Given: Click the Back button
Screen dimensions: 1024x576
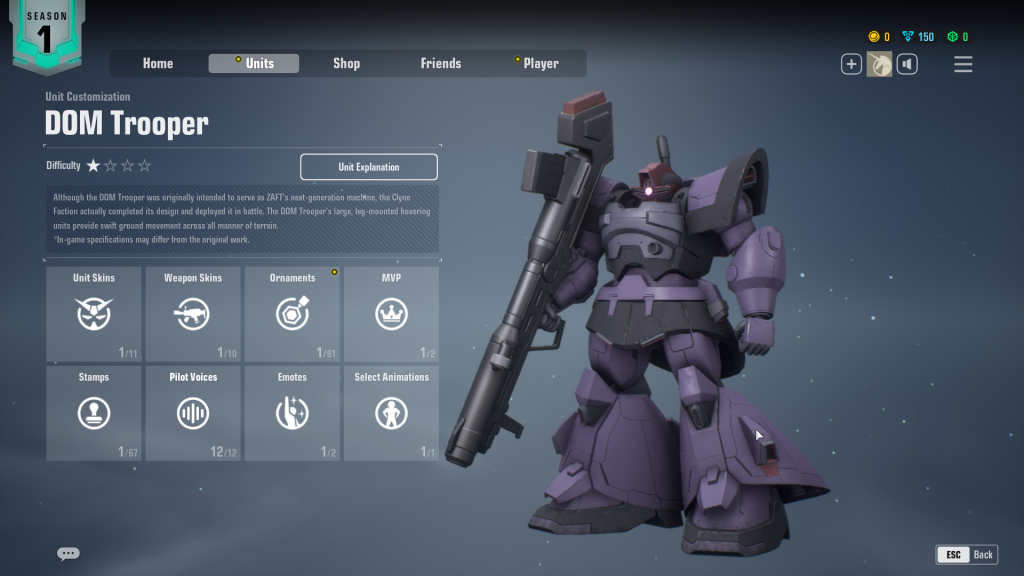Looking at the screenshot, I should tap(966, 554).
